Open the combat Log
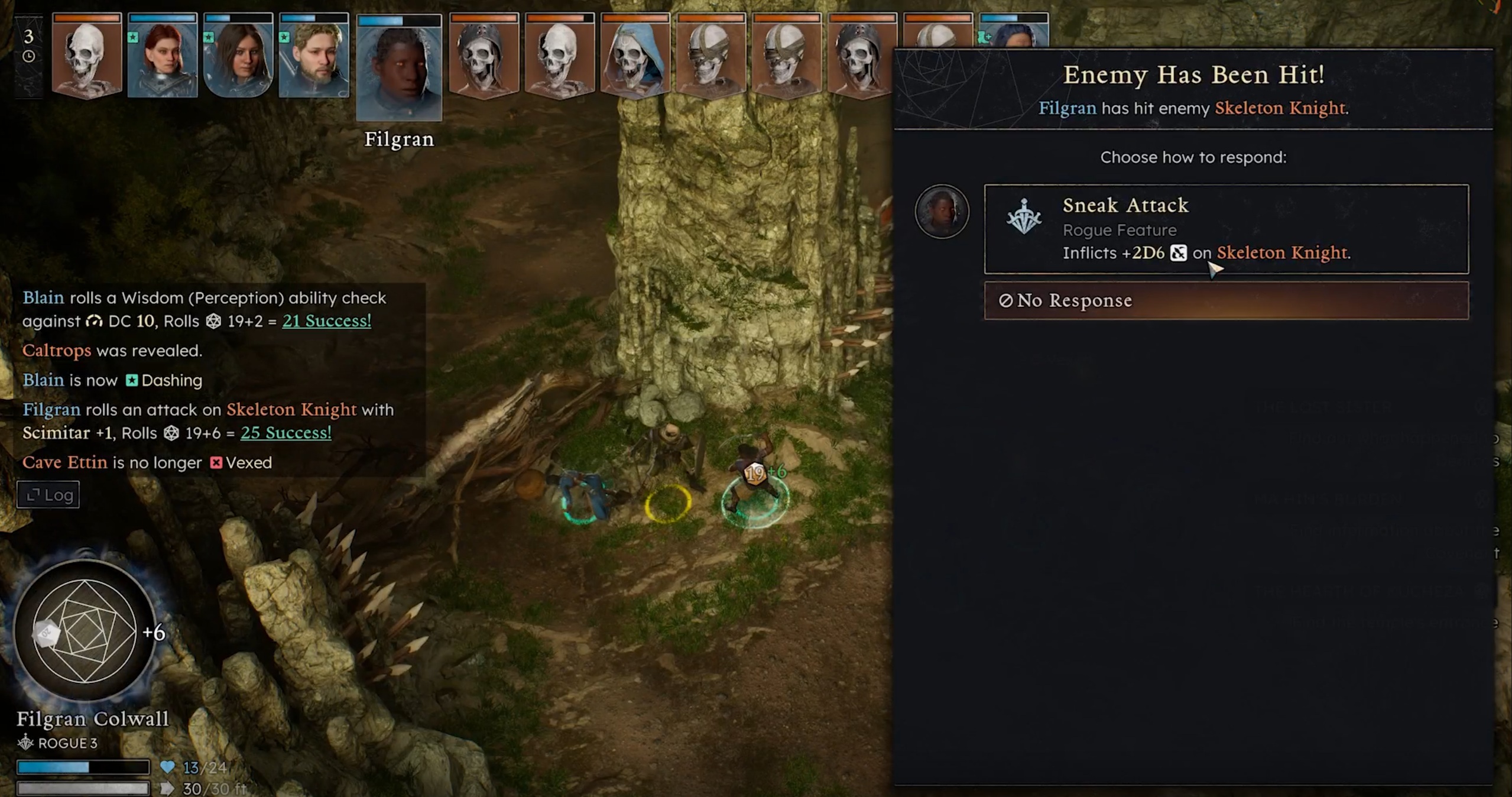The image size is (1512, 797). [48, 494]
